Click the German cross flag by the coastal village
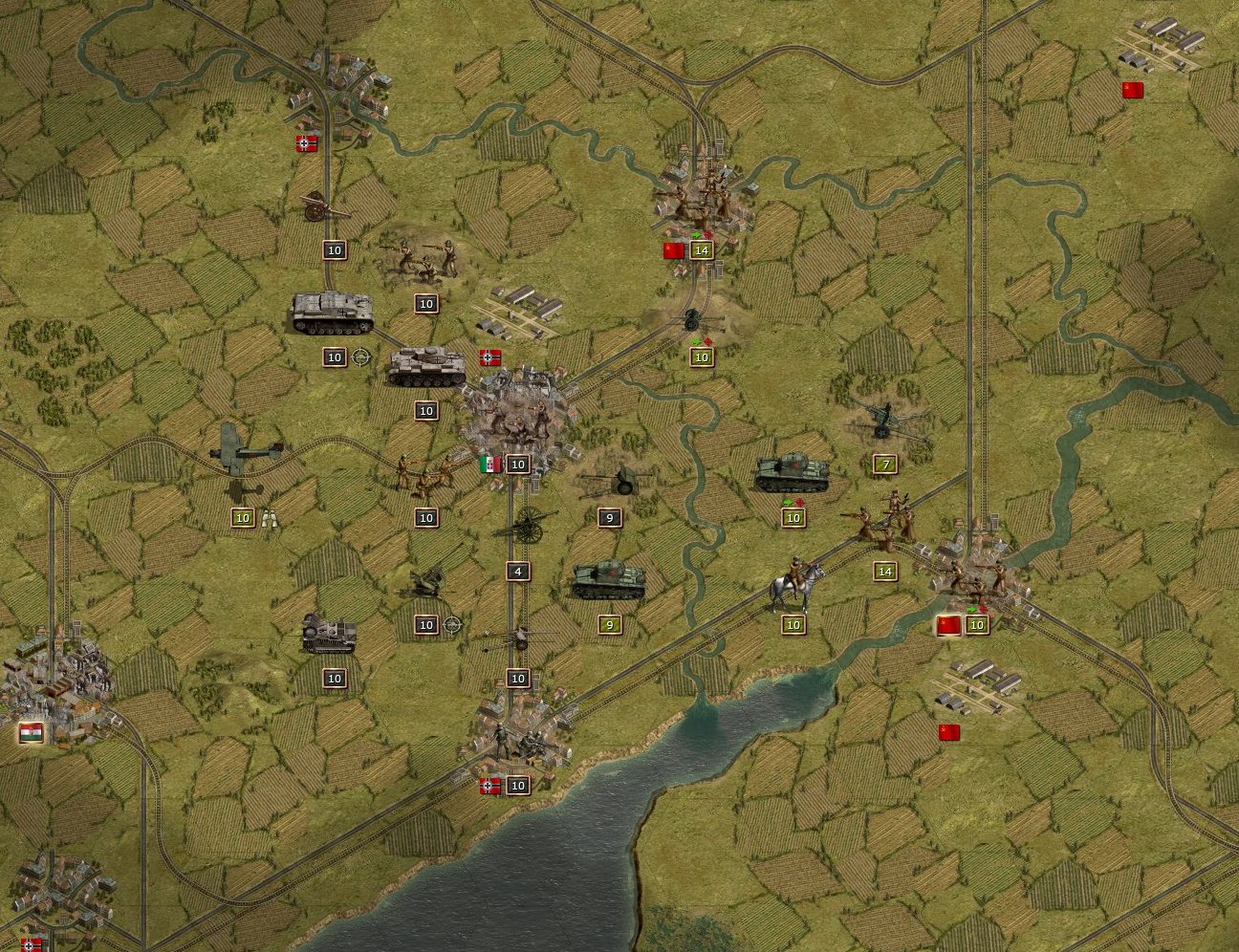Image resolution: width=1239 pixels, height=952 pixels. click(489, 785)
